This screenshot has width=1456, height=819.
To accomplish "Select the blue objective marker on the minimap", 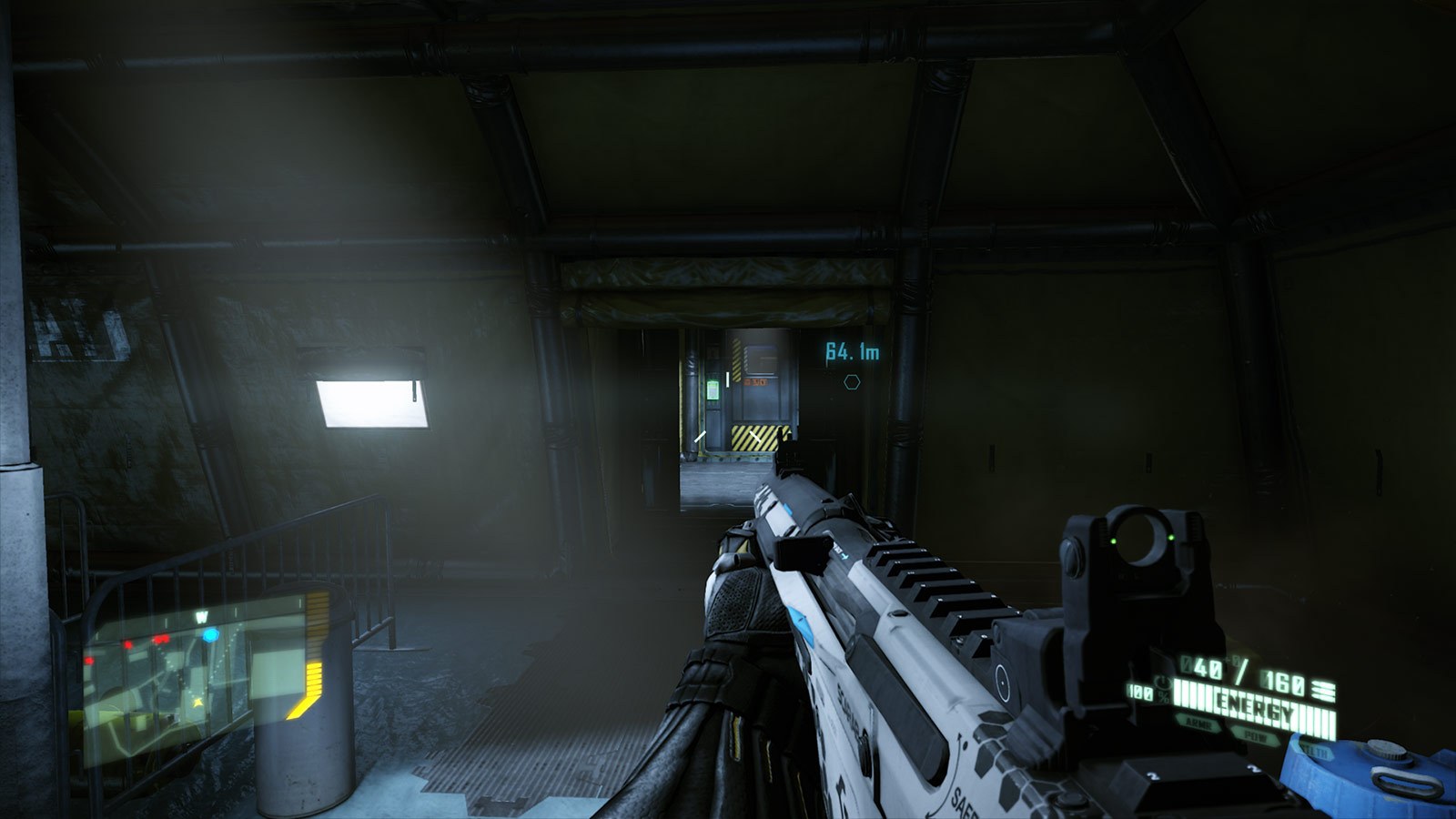I will [212, 634].
